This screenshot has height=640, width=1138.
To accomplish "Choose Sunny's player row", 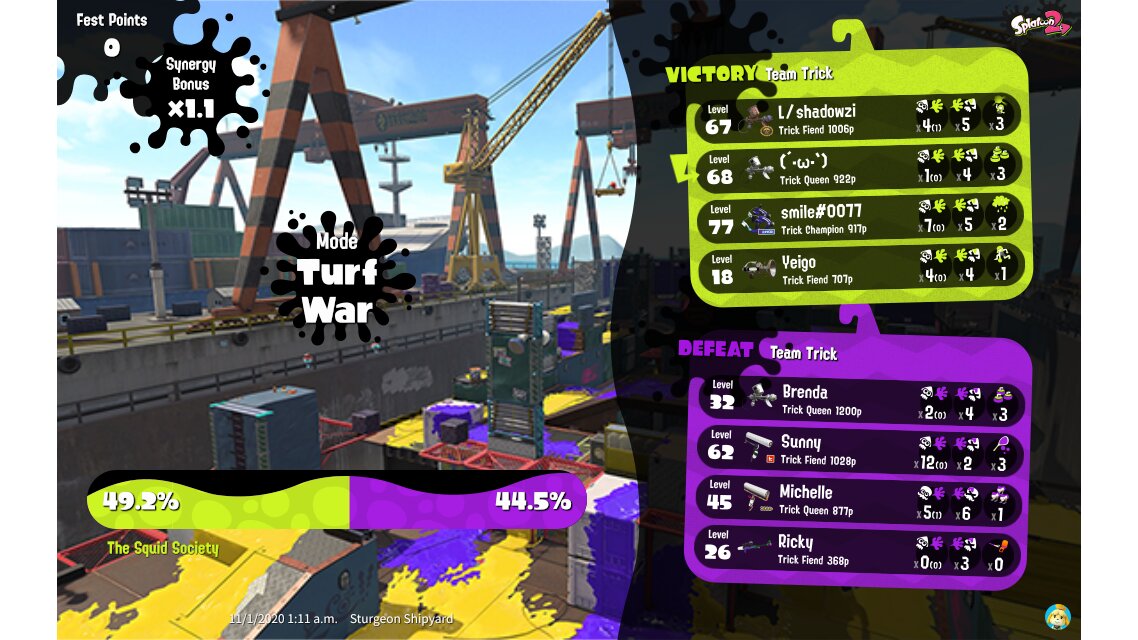I will (x=860, y=450).
